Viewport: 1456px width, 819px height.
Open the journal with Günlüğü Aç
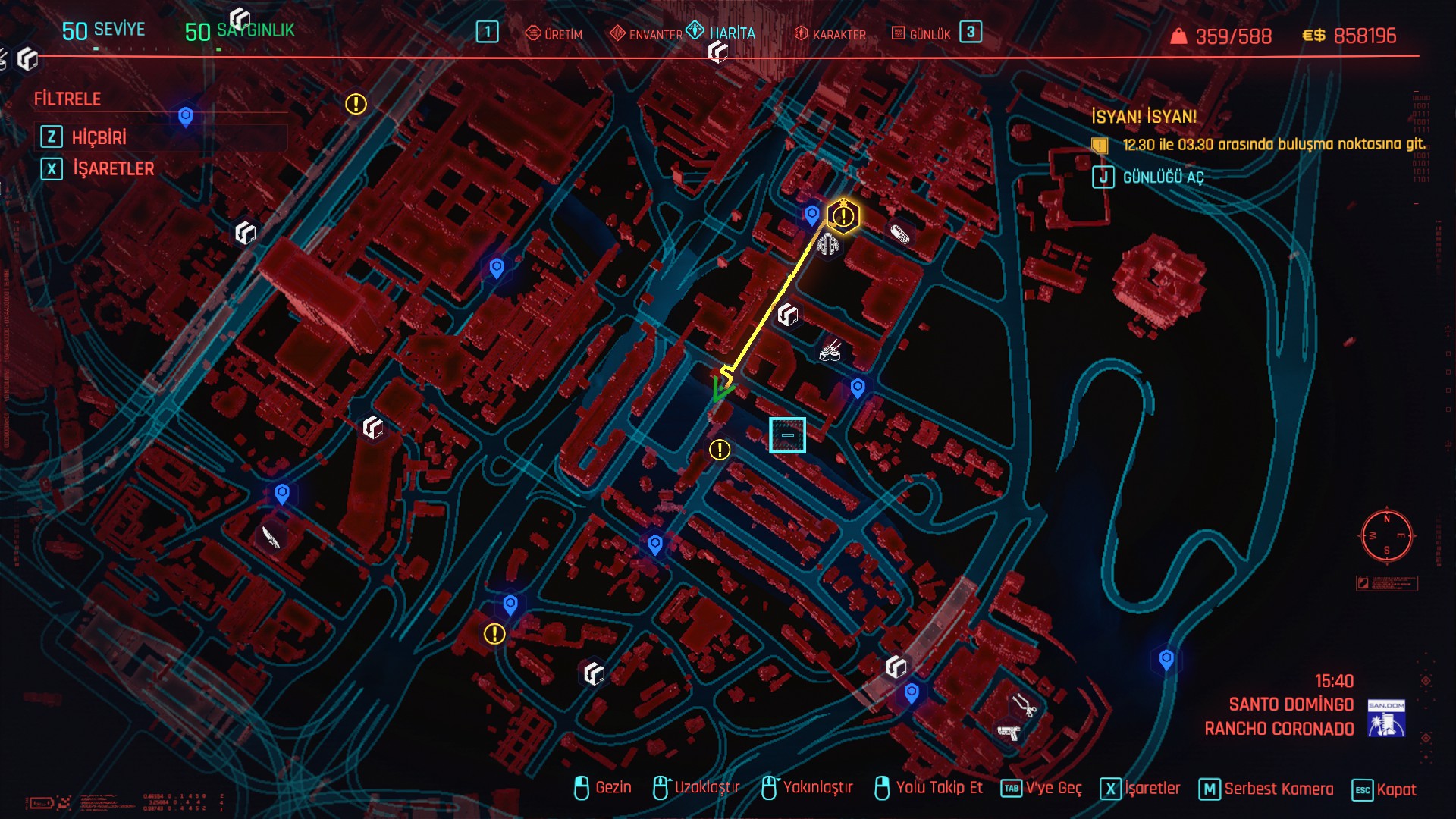click(1162, 177)
